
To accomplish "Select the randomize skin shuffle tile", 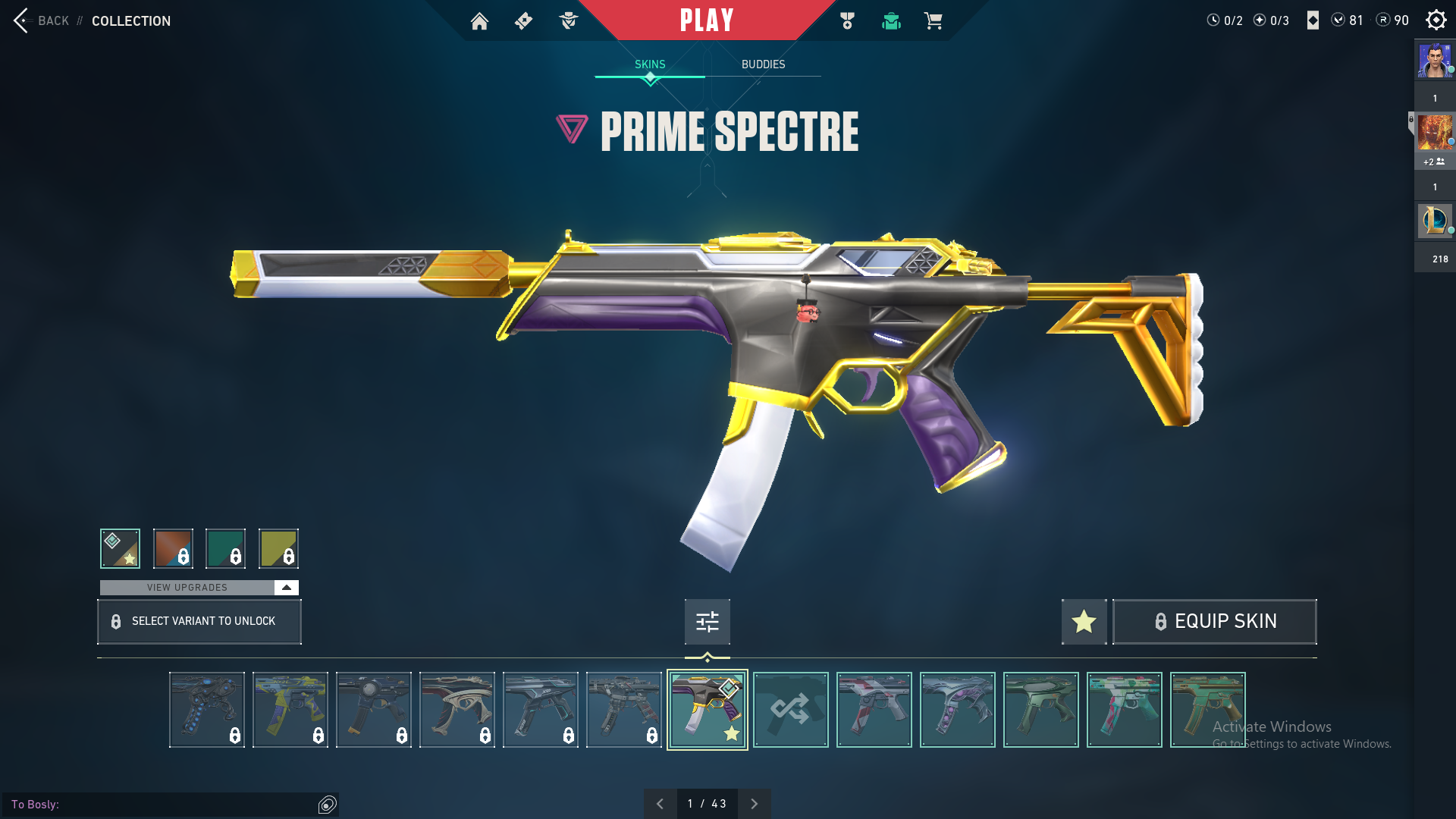I will point(790,710).
